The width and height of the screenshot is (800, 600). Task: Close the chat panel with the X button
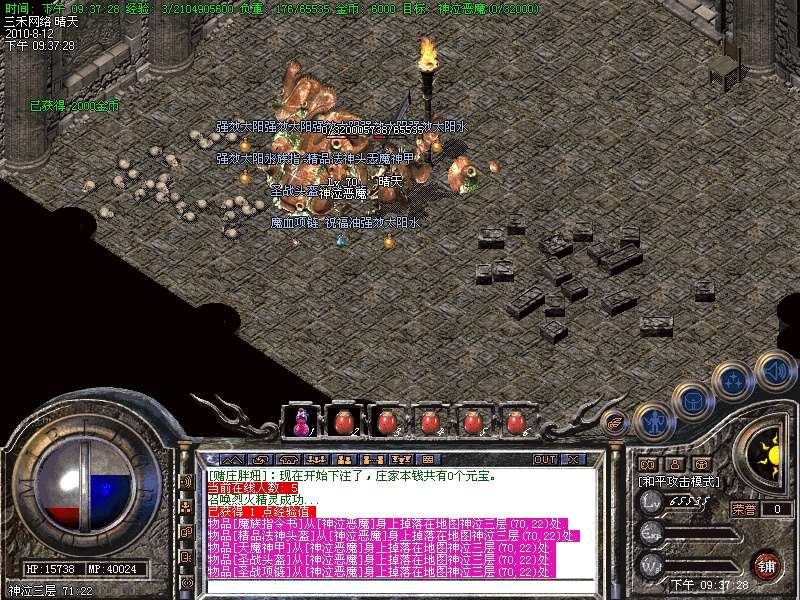point(573,459)
